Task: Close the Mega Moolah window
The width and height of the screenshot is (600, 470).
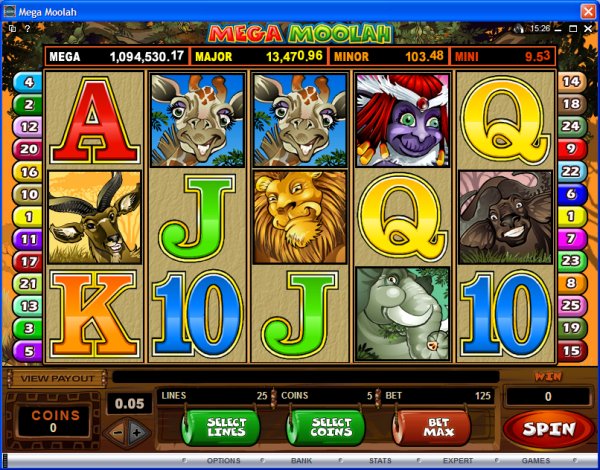Action: tap(586, 10)
